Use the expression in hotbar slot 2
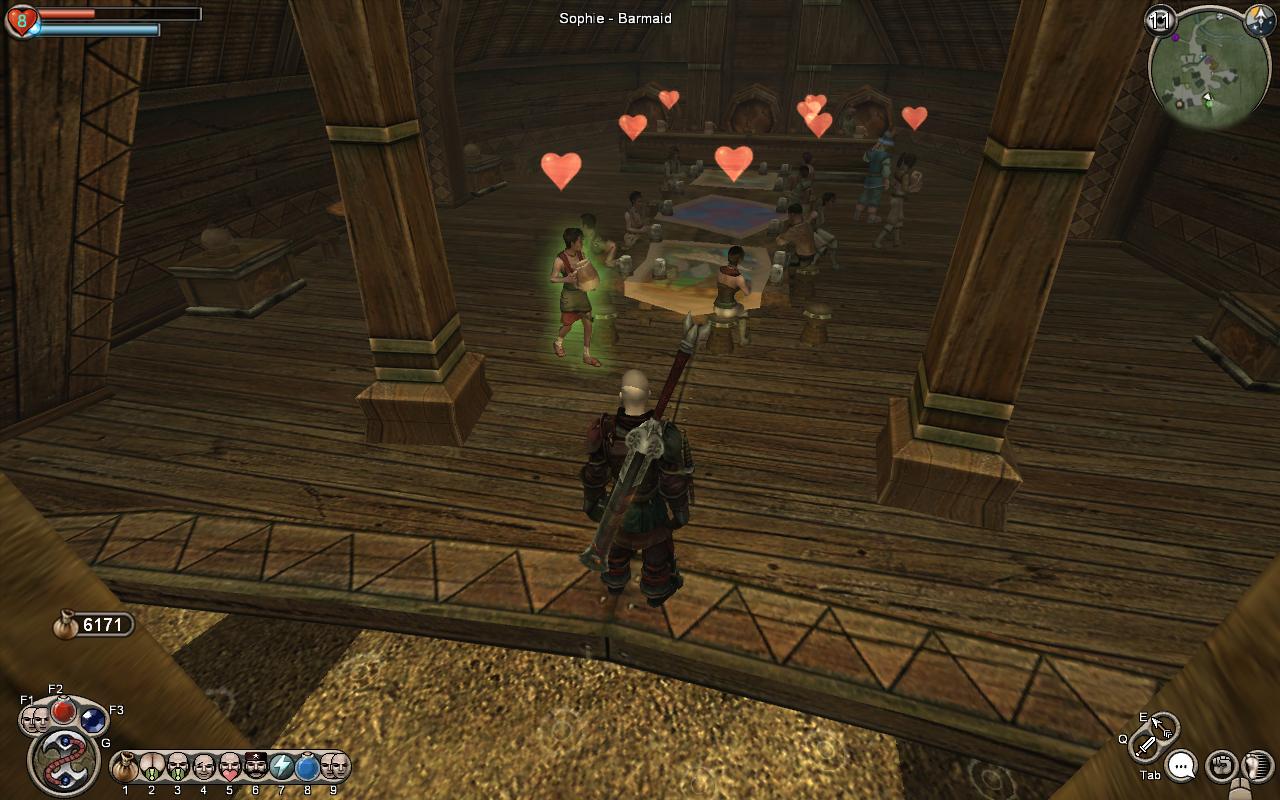The width and height of the screenshot is (1280, 800). point(152,767)
